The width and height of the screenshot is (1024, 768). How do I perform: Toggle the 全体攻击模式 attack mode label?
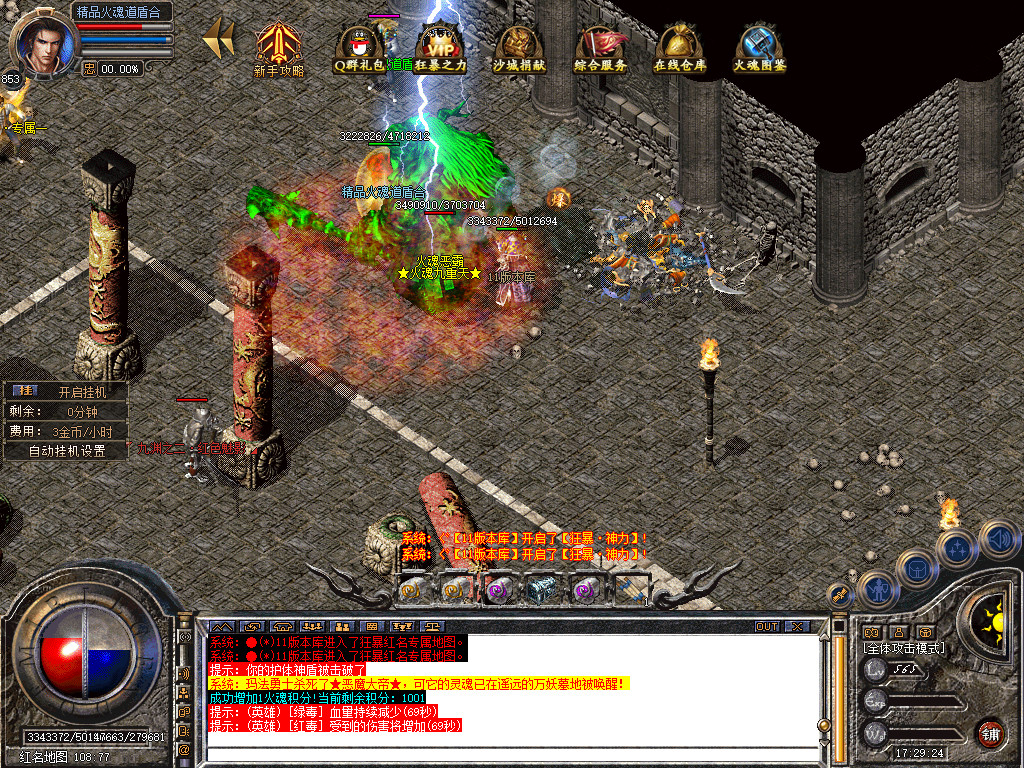(904, 648)
